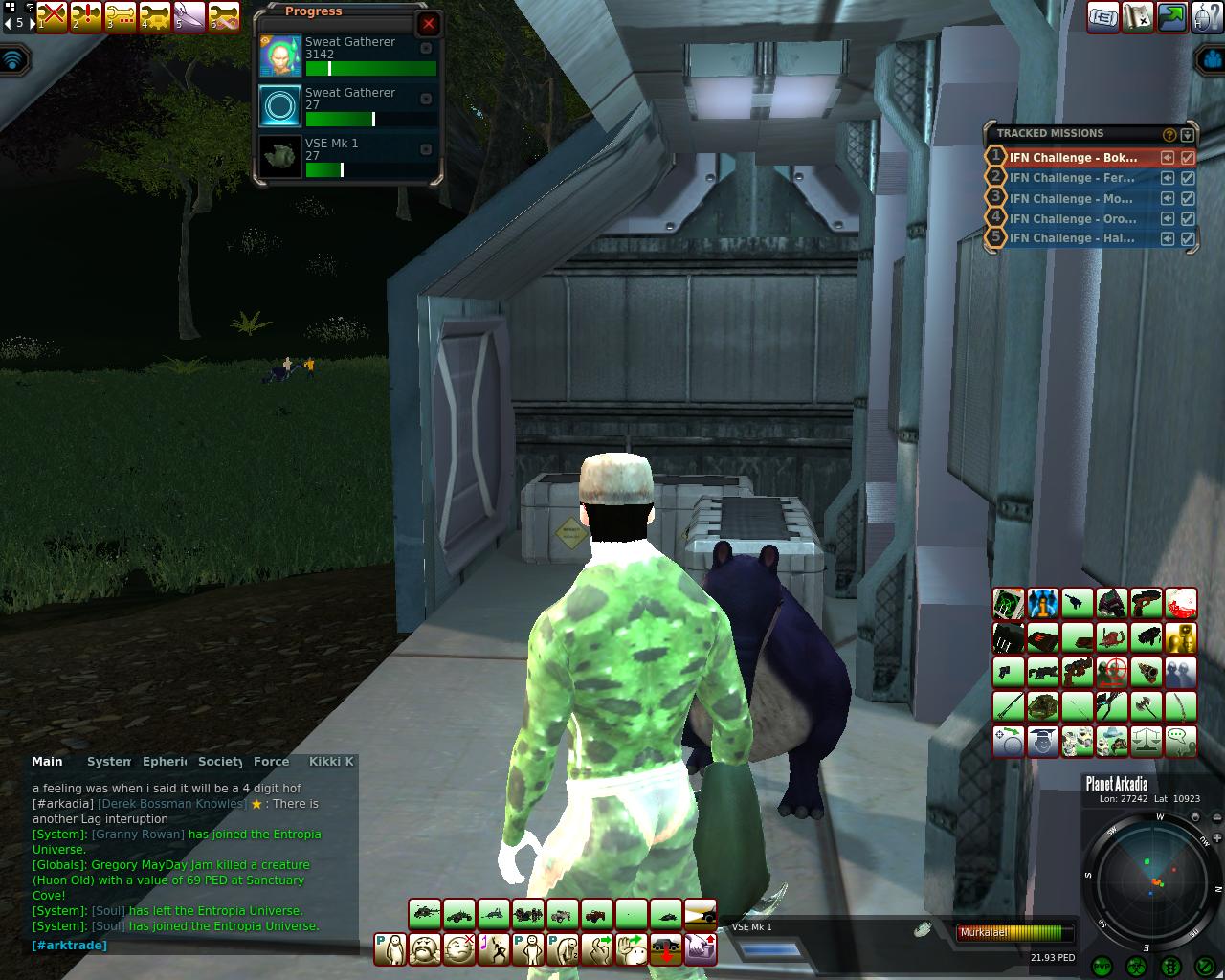Click the #arktrade channel link
Viewport: 1225px width, 980px height.
pos(69,946)
